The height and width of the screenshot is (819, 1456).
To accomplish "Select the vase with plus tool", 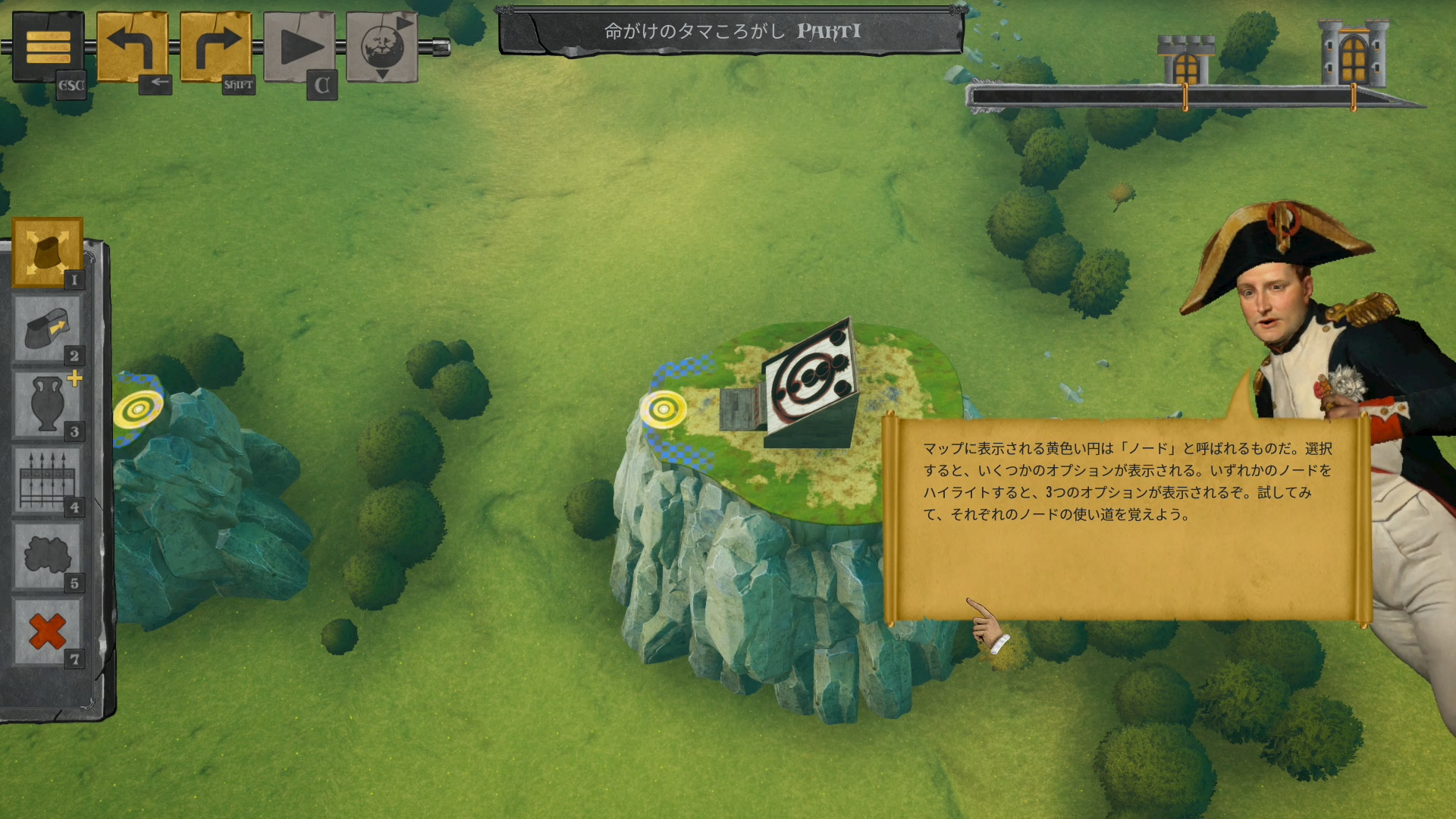I will (x=47, y=405).
